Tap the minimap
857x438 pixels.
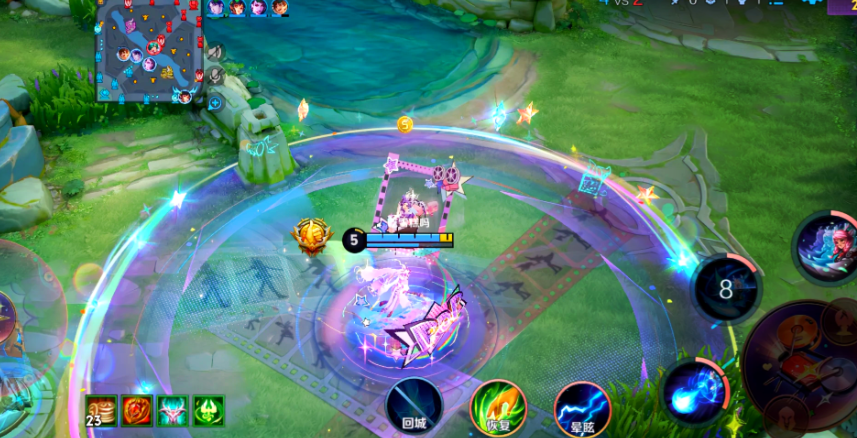[x=148, y=51]
